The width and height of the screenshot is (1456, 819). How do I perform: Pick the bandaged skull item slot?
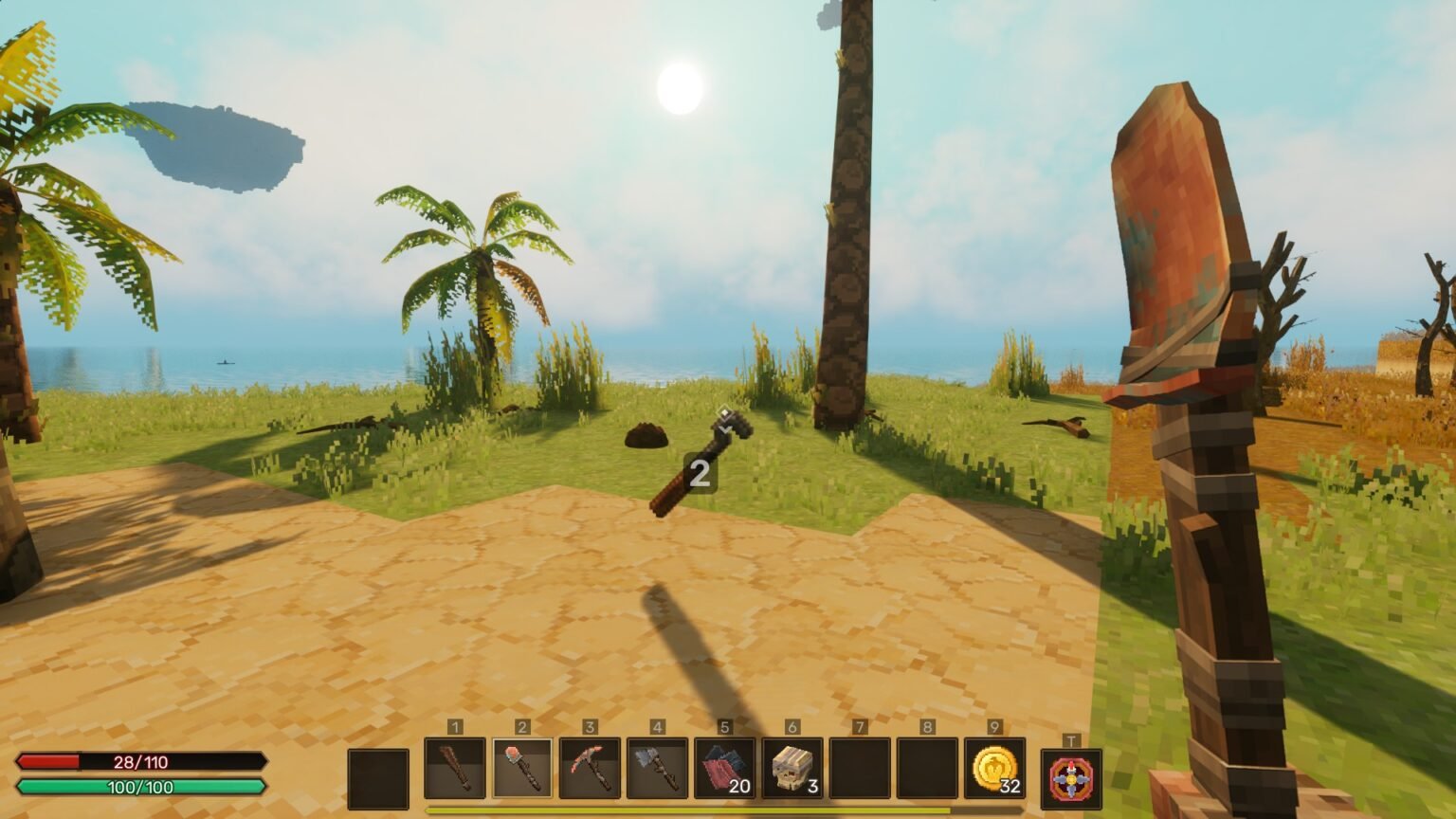pyautogui.click(x=792, y=769)
